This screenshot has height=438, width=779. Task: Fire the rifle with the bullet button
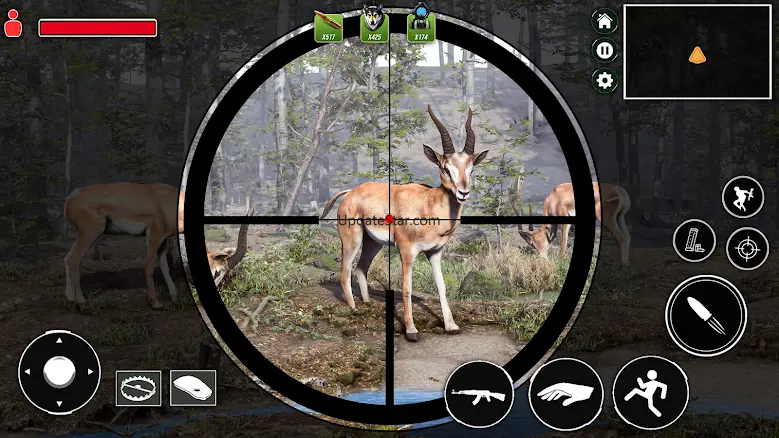706,315
